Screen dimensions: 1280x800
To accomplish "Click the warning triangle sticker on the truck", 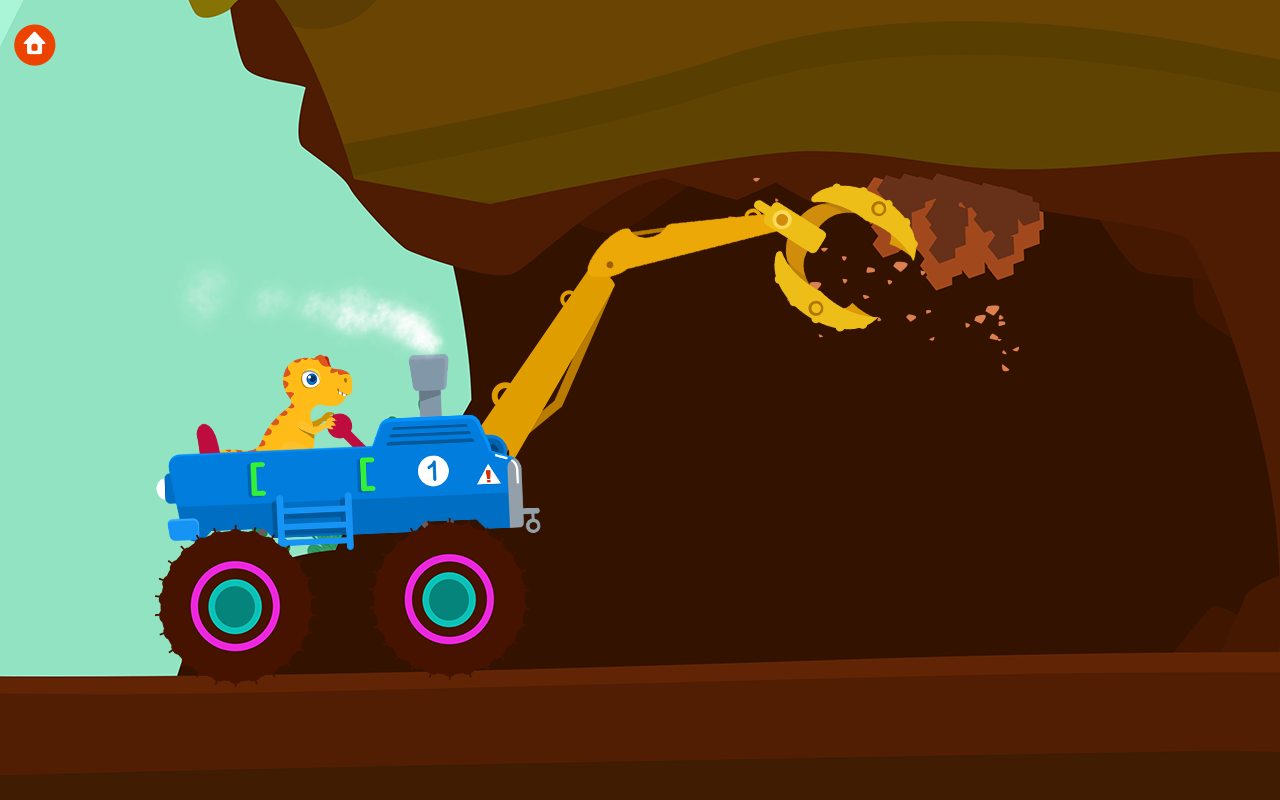I will click(x=487, y=477).
